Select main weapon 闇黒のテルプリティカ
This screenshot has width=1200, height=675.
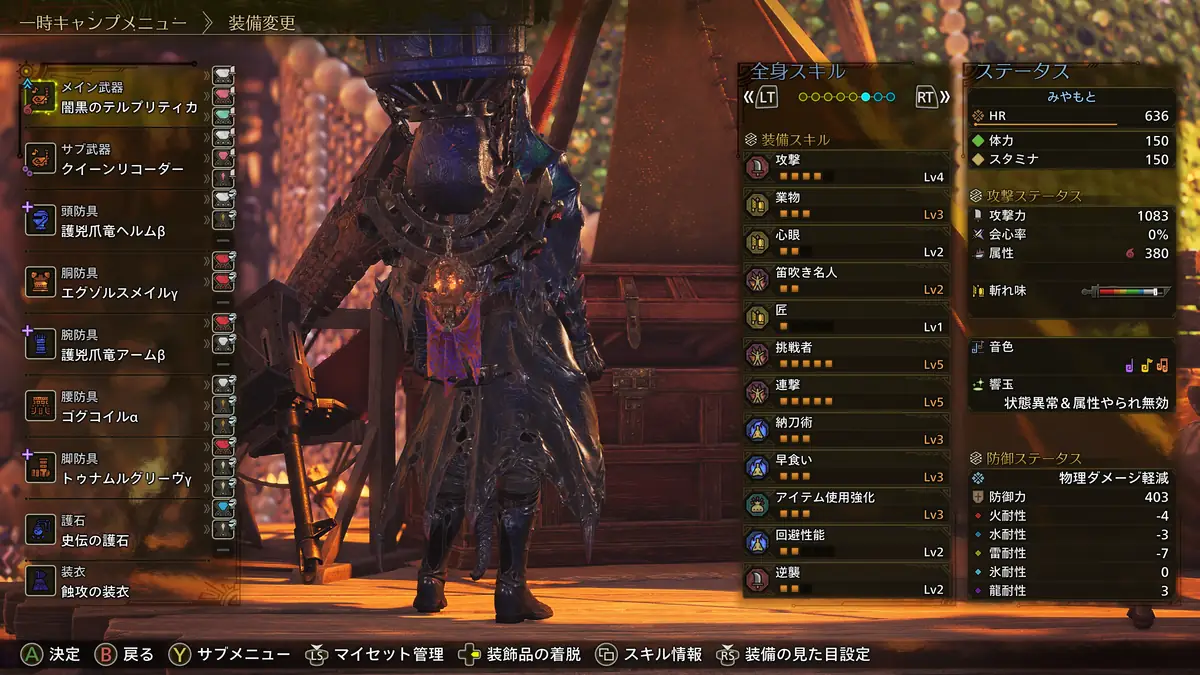[x=120, y=97]
